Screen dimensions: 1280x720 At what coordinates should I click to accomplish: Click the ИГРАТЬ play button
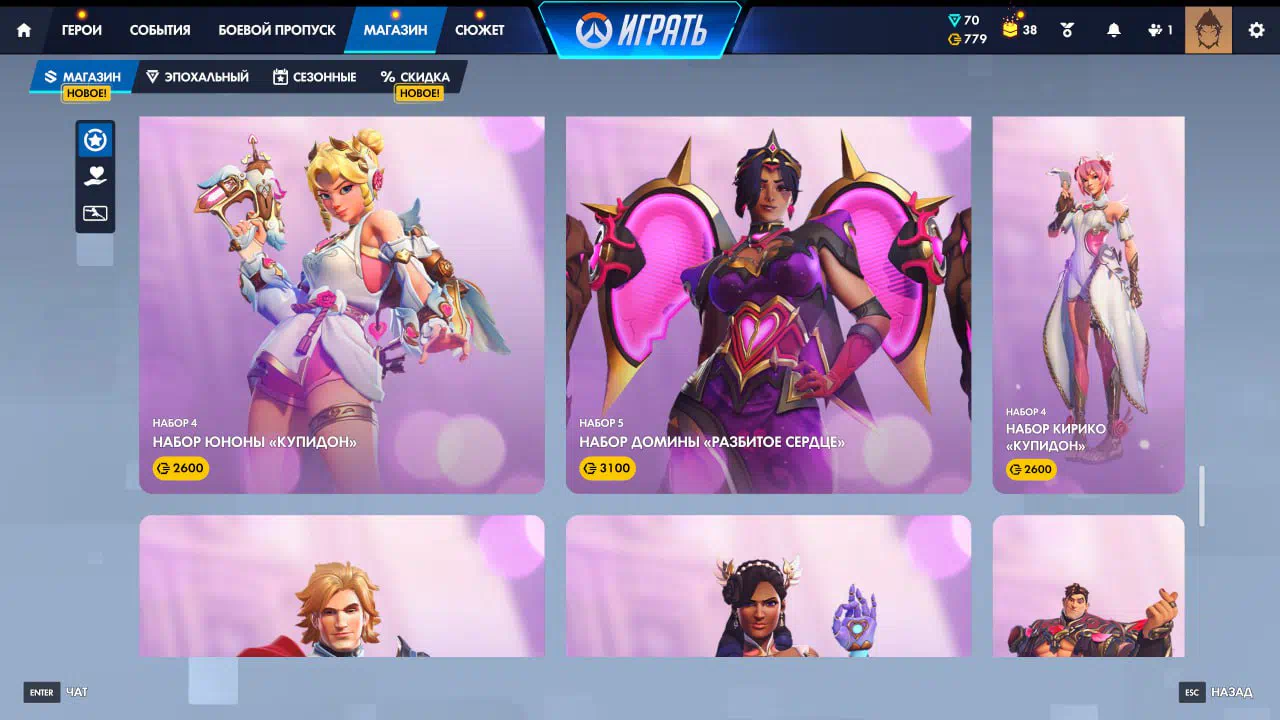[641, 30]
